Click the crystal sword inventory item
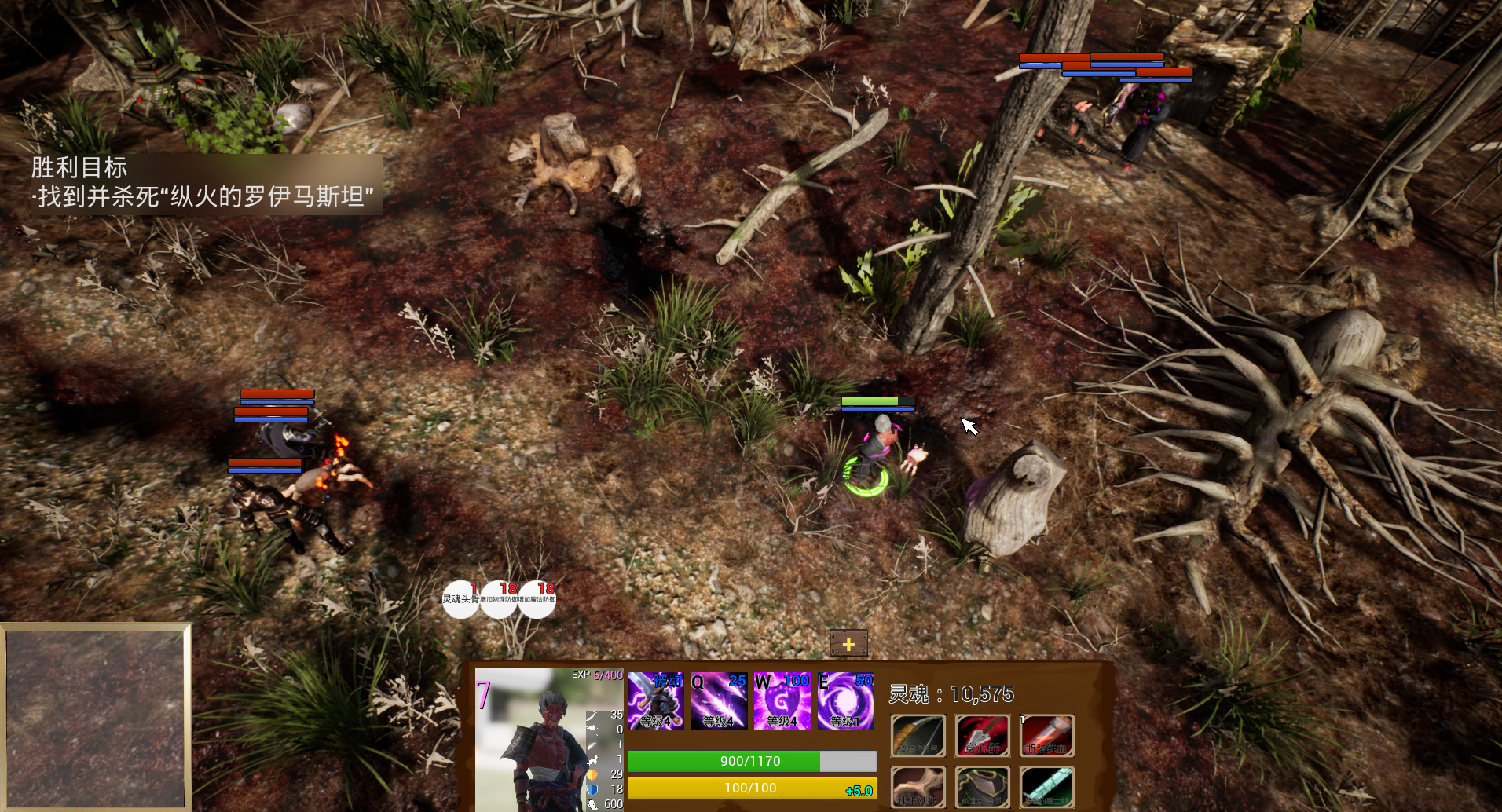Image resolution: width=1502 pixels, height=812 pixels. (1047, 787)
